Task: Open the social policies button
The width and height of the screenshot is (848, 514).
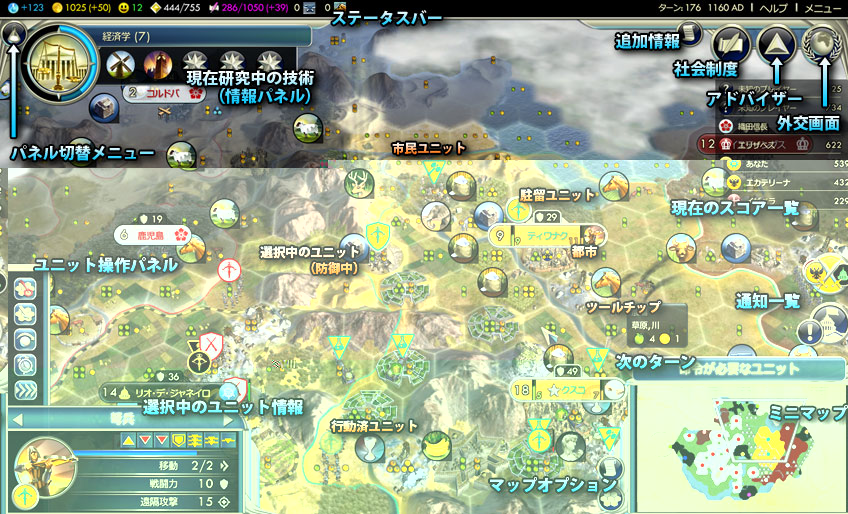Action: (x=731, y=45)
